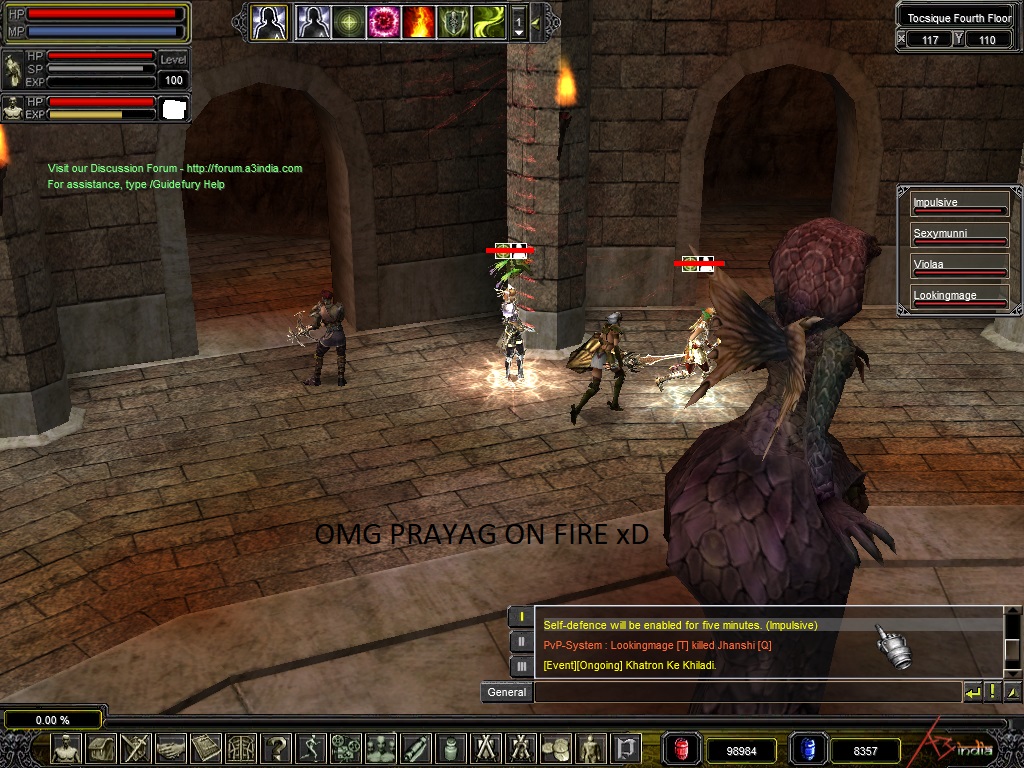This screenshot has width=1024, height=768.
Task: Switch to chat tab I
Action: 521,617
